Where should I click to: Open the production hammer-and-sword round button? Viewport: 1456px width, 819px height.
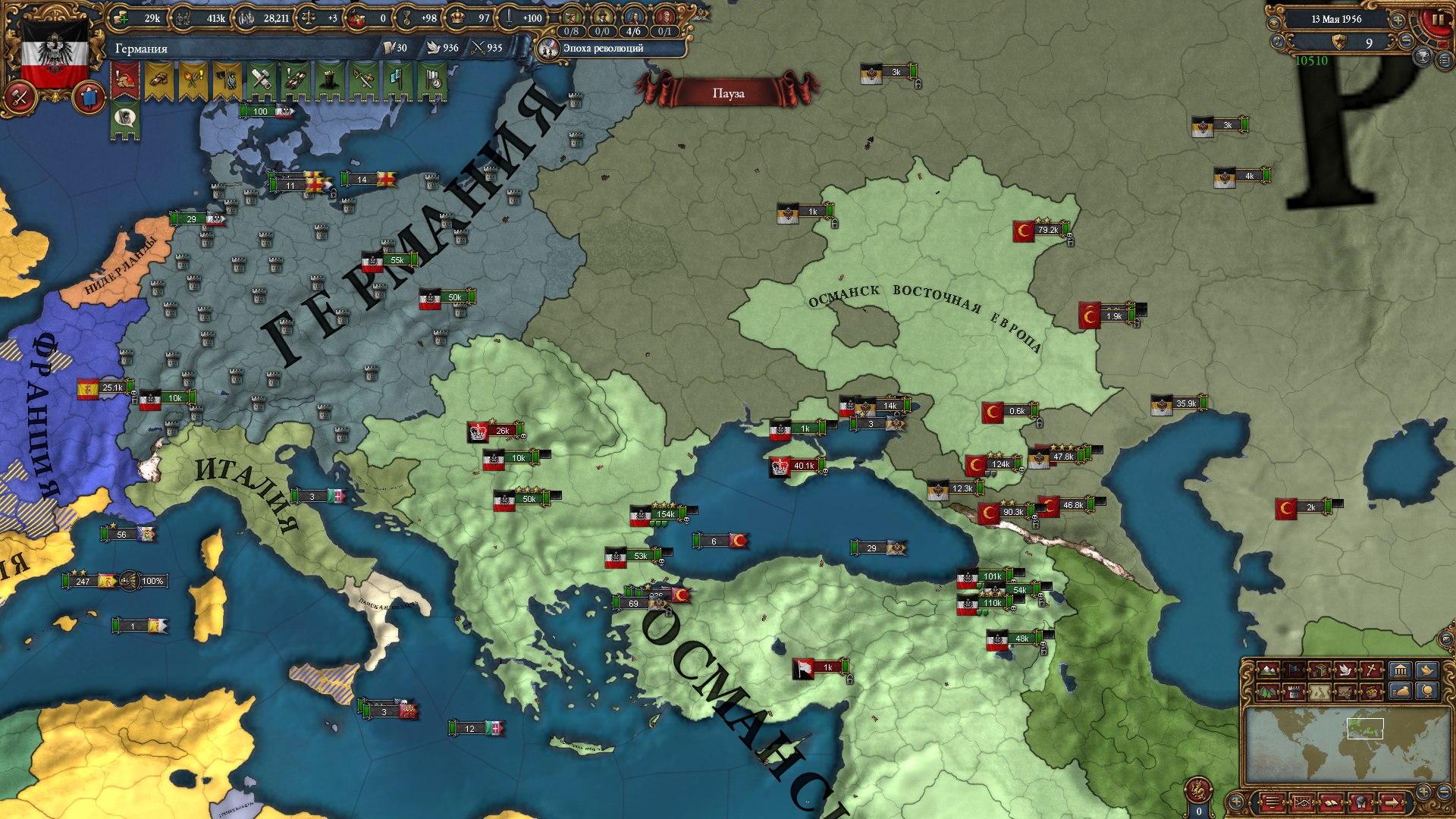click(x=20, y=98)
